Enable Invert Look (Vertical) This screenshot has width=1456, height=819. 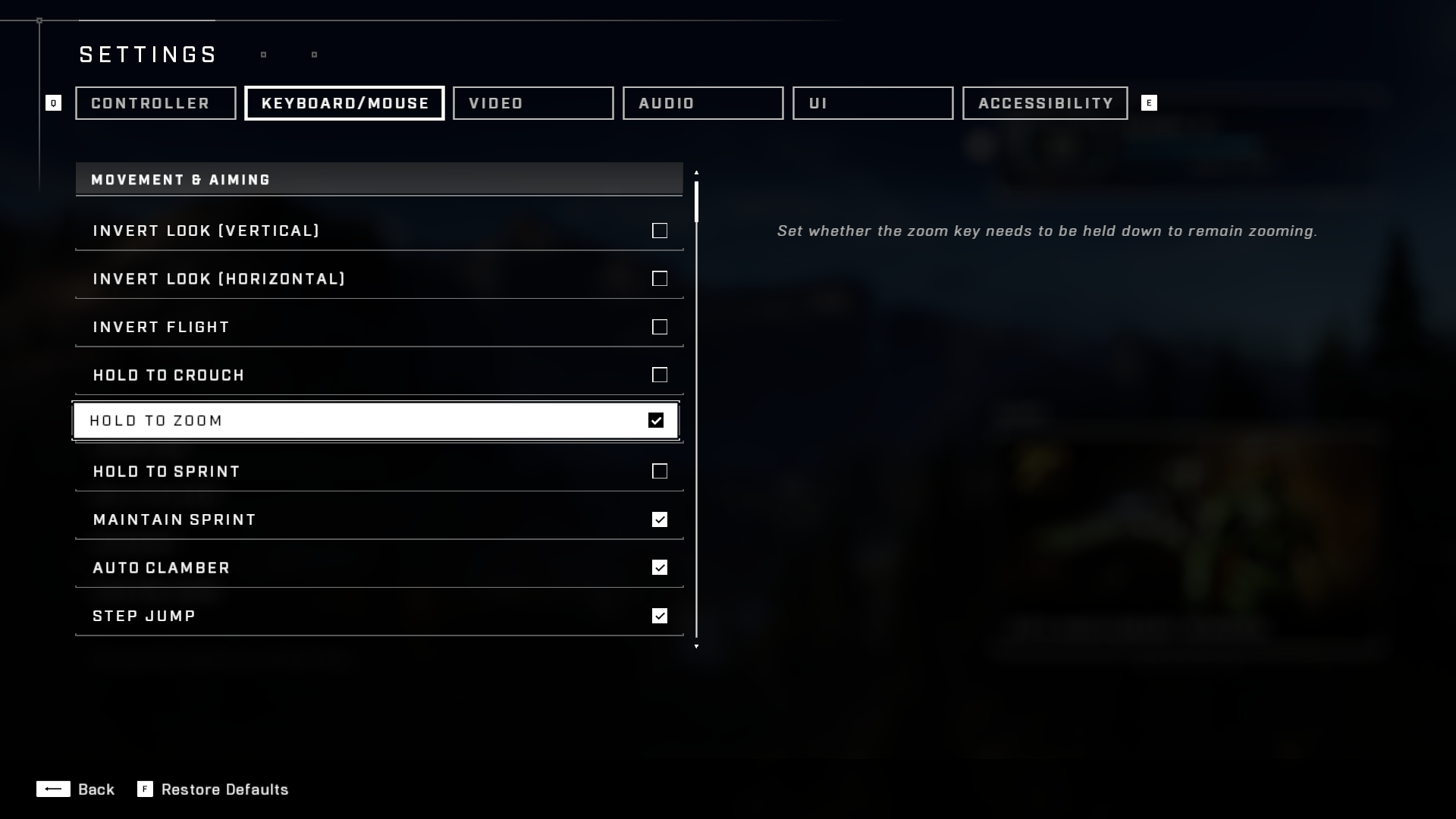pyautogui.click(x=659, y=231)
